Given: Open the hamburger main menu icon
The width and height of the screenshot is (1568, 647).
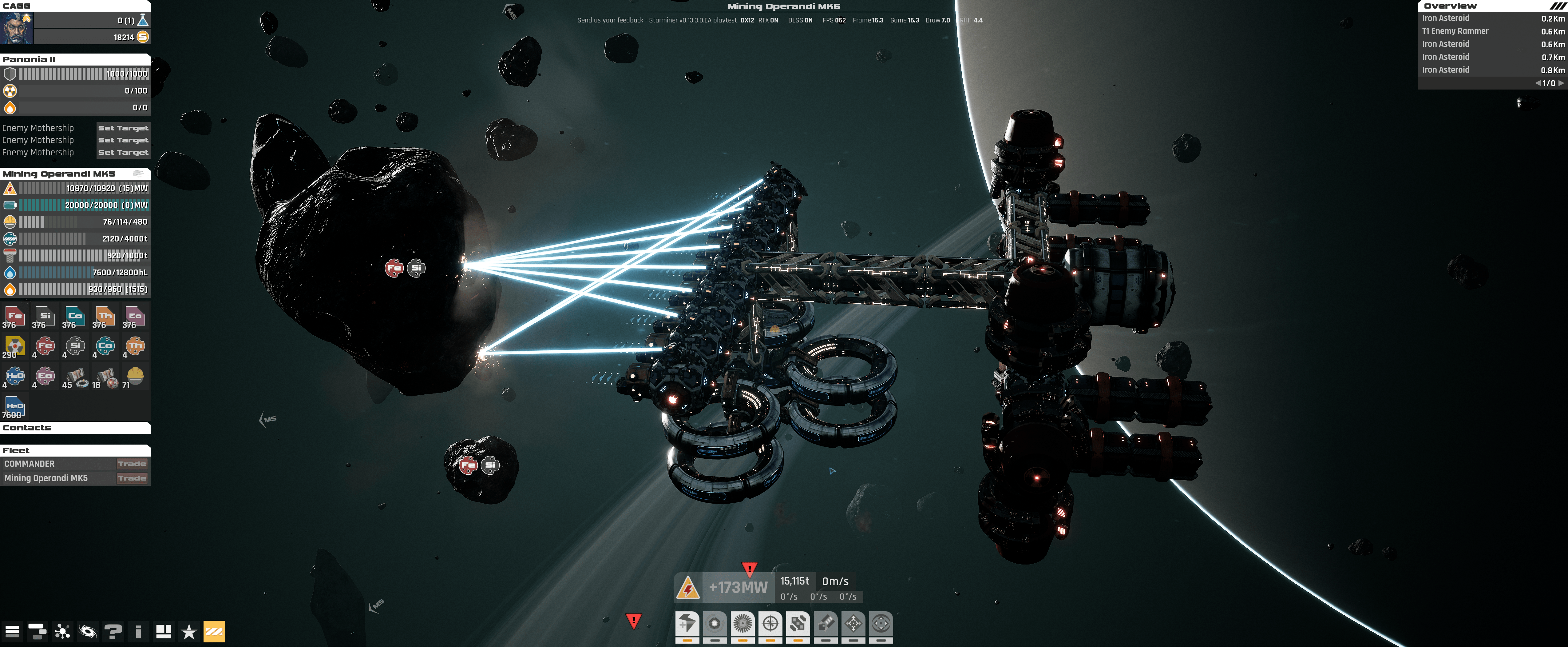Looking at the screenshot, I should 12,632.
